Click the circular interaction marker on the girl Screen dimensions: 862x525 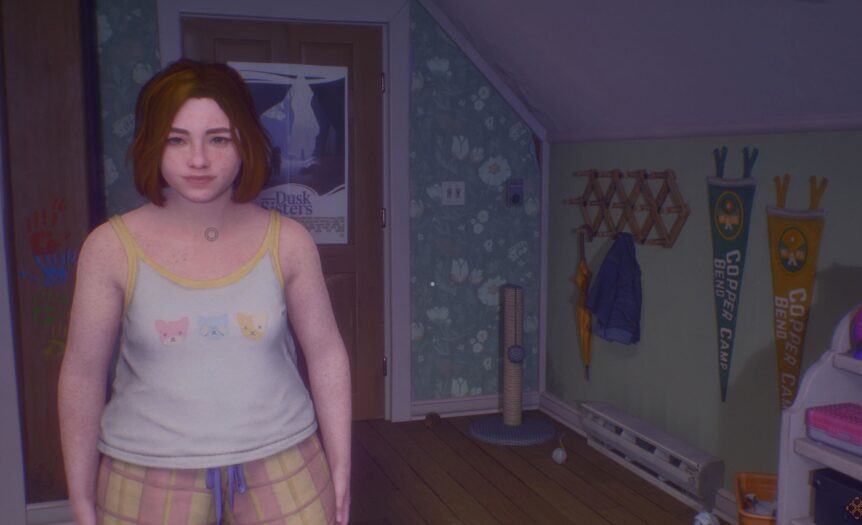[x=211, y=233]
